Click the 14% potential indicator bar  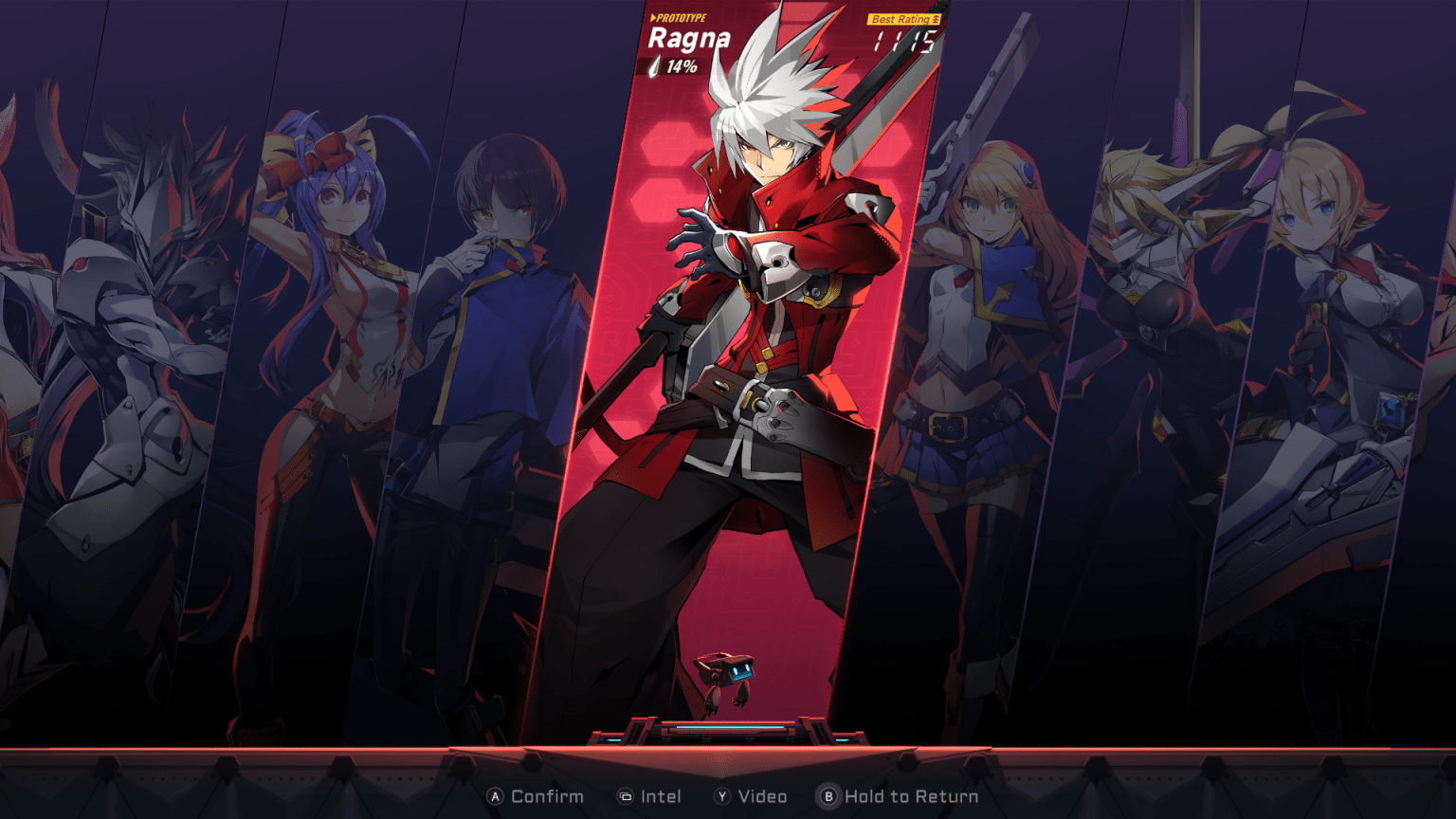point(675,66)
